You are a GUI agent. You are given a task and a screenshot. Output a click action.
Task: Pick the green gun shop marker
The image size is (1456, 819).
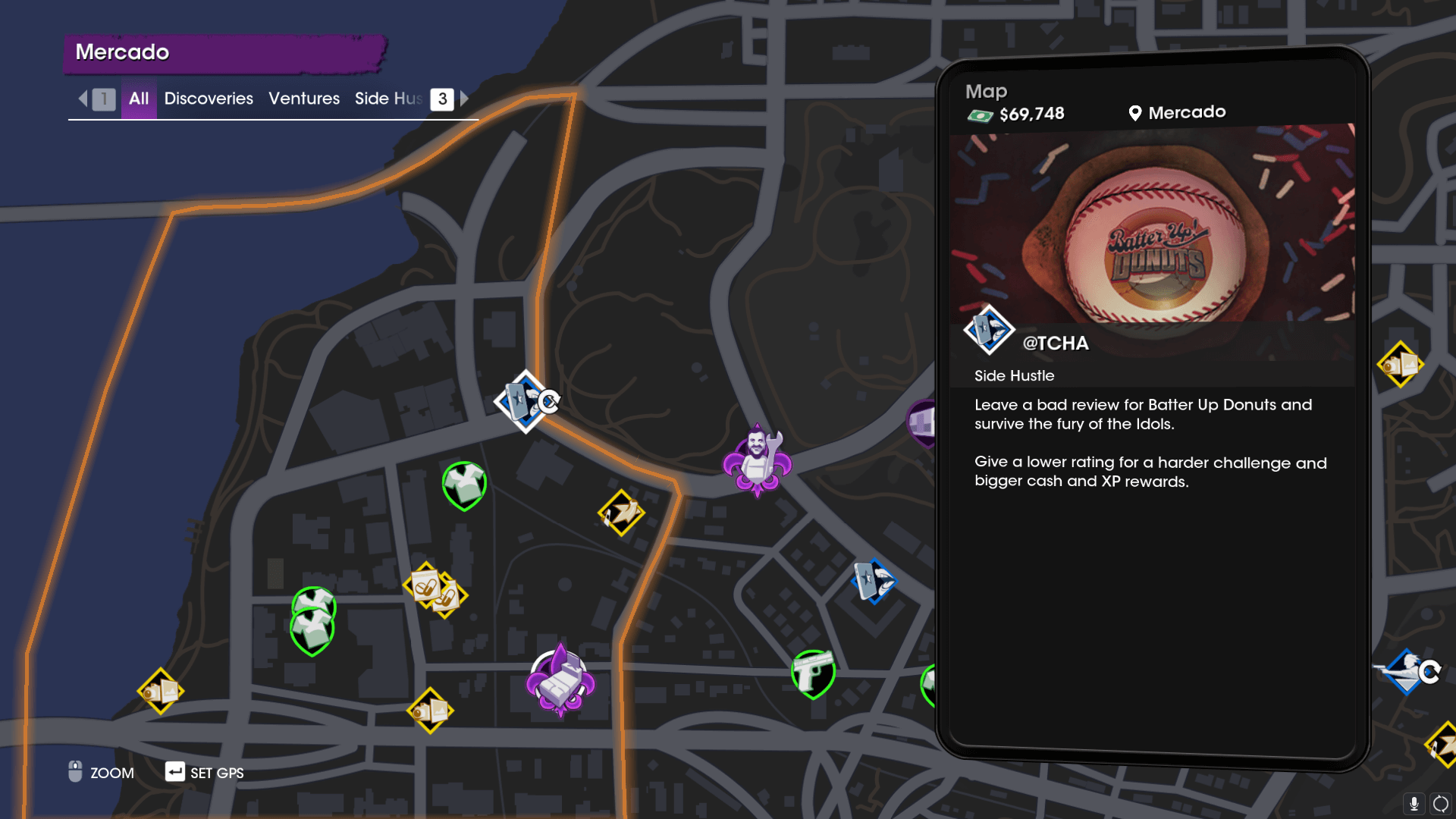(x=813, y=673)
